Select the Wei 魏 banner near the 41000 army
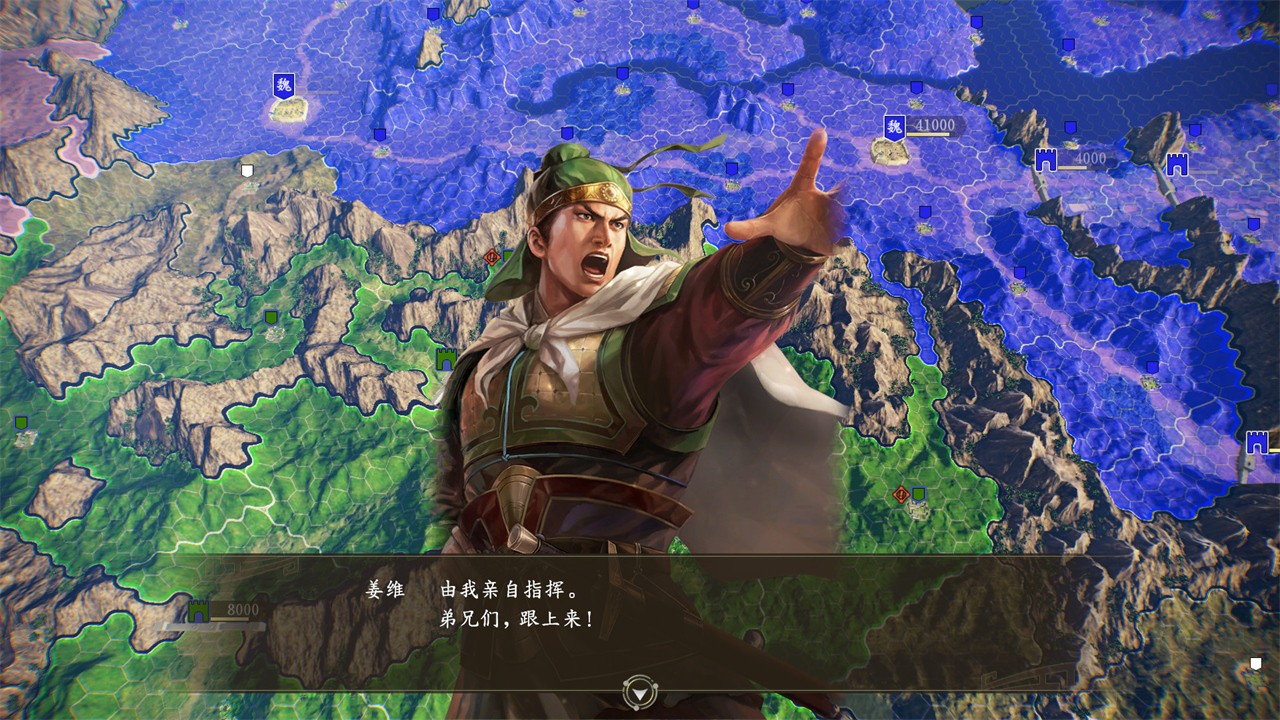The image size is (1280, 720). coord(895,124)
